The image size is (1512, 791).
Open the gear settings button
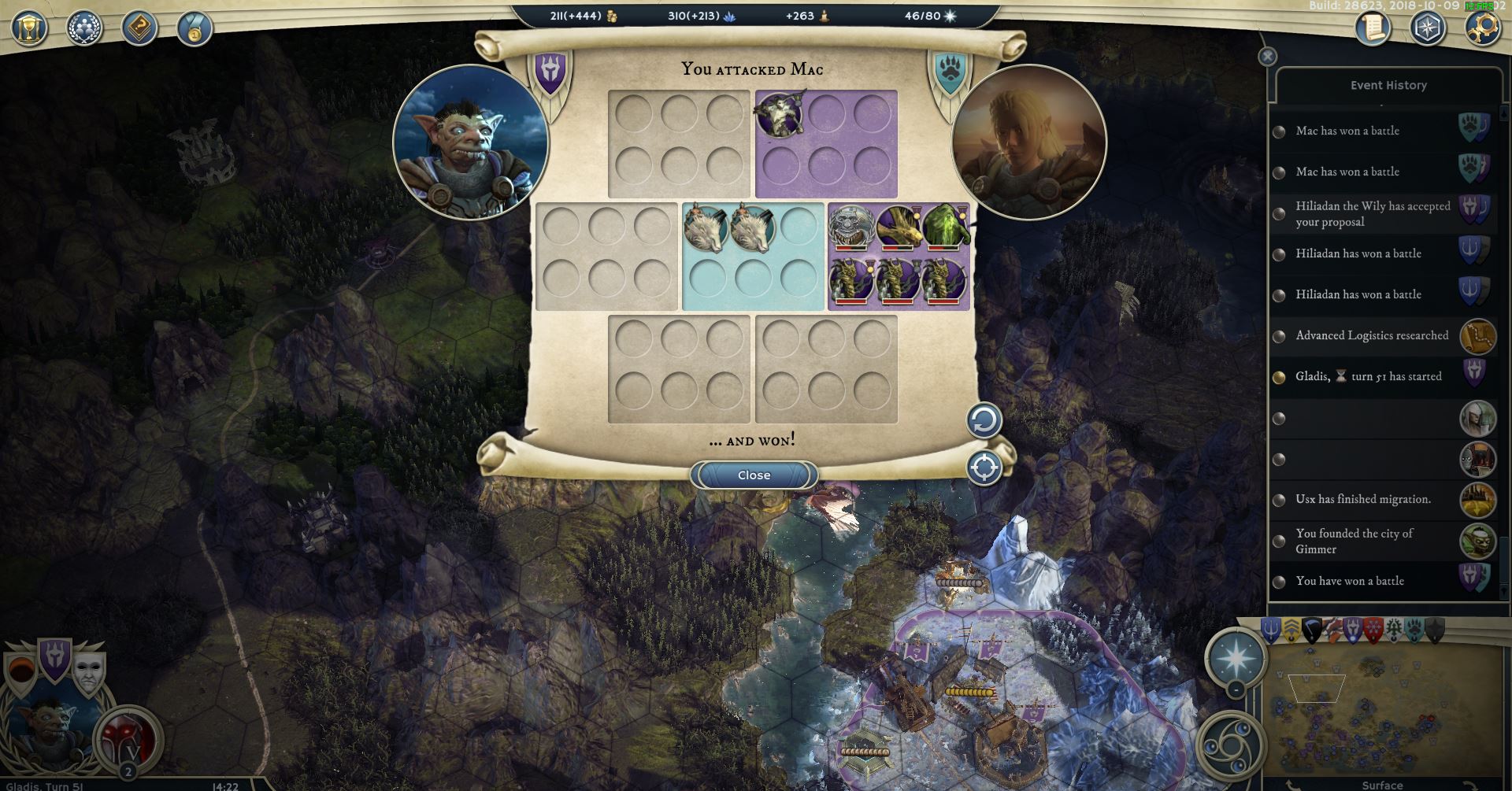pos(1482,28)
